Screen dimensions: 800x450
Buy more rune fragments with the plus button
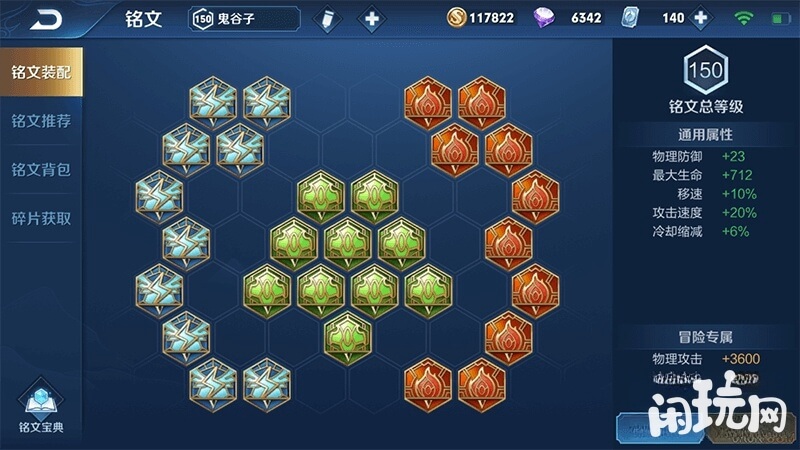(x=700, y=18)
